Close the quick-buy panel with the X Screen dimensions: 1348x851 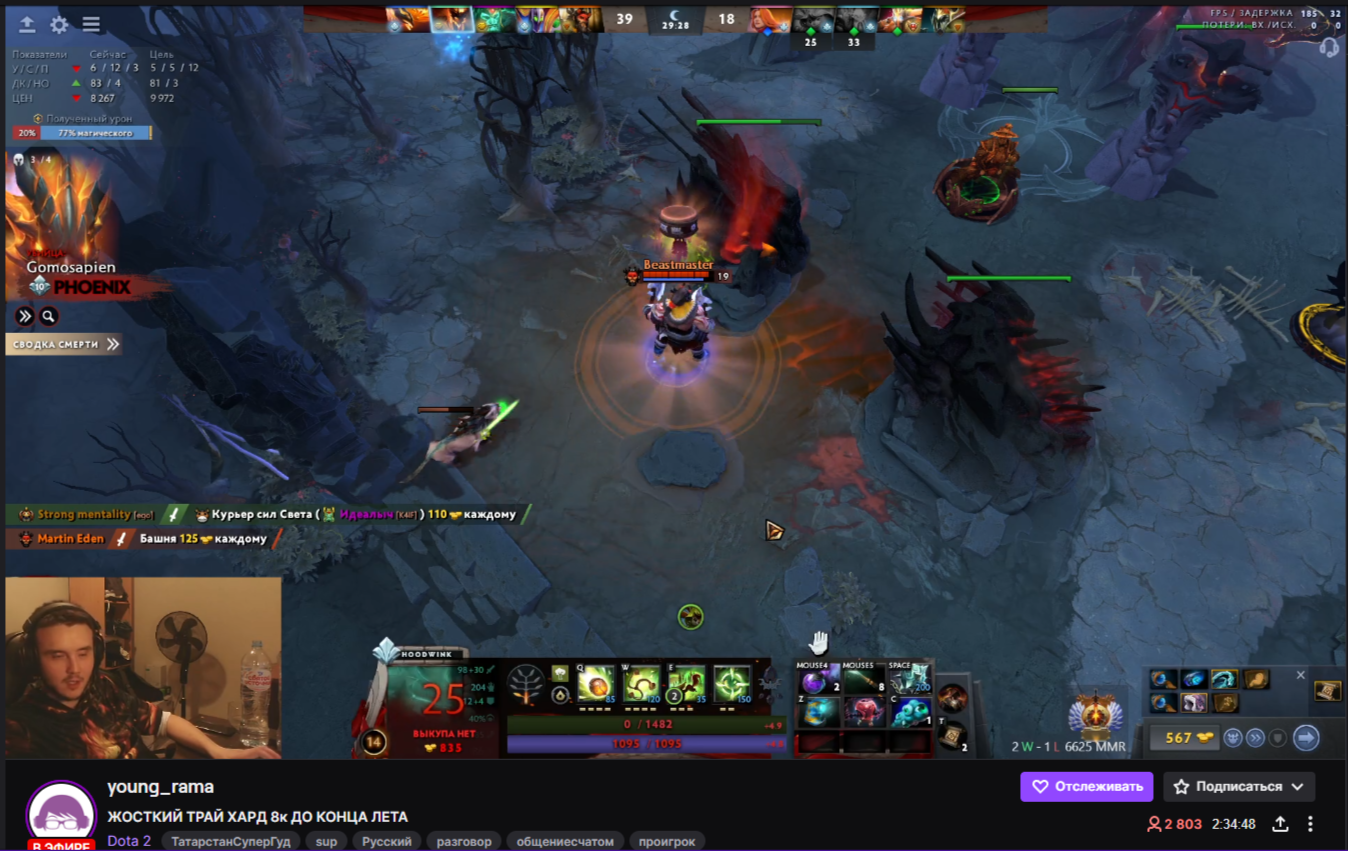(x=1300, y=675)
